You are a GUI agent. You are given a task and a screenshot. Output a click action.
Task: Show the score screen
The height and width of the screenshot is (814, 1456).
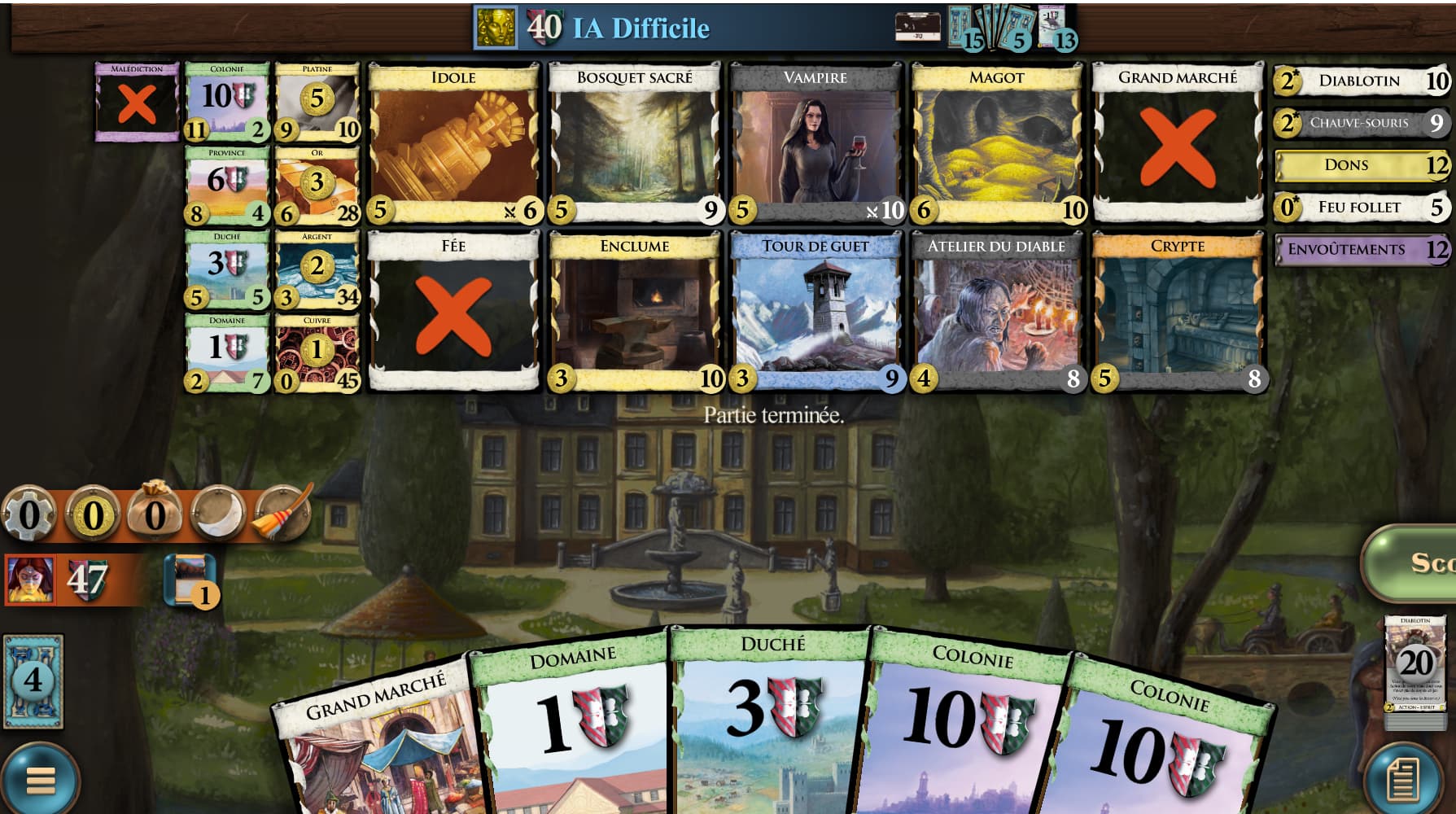1414,562
